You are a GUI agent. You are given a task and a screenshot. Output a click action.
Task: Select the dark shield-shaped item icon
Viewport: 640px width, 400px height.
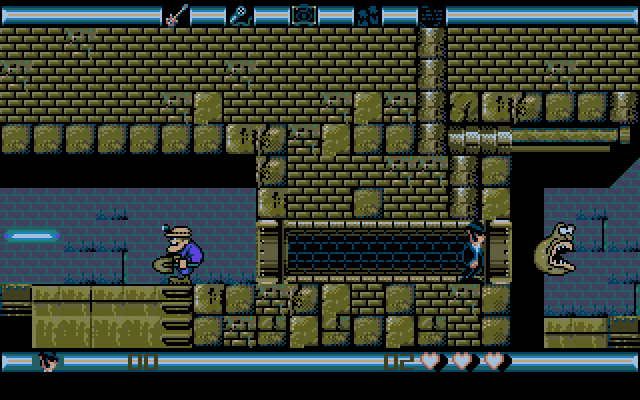(430, 15)
